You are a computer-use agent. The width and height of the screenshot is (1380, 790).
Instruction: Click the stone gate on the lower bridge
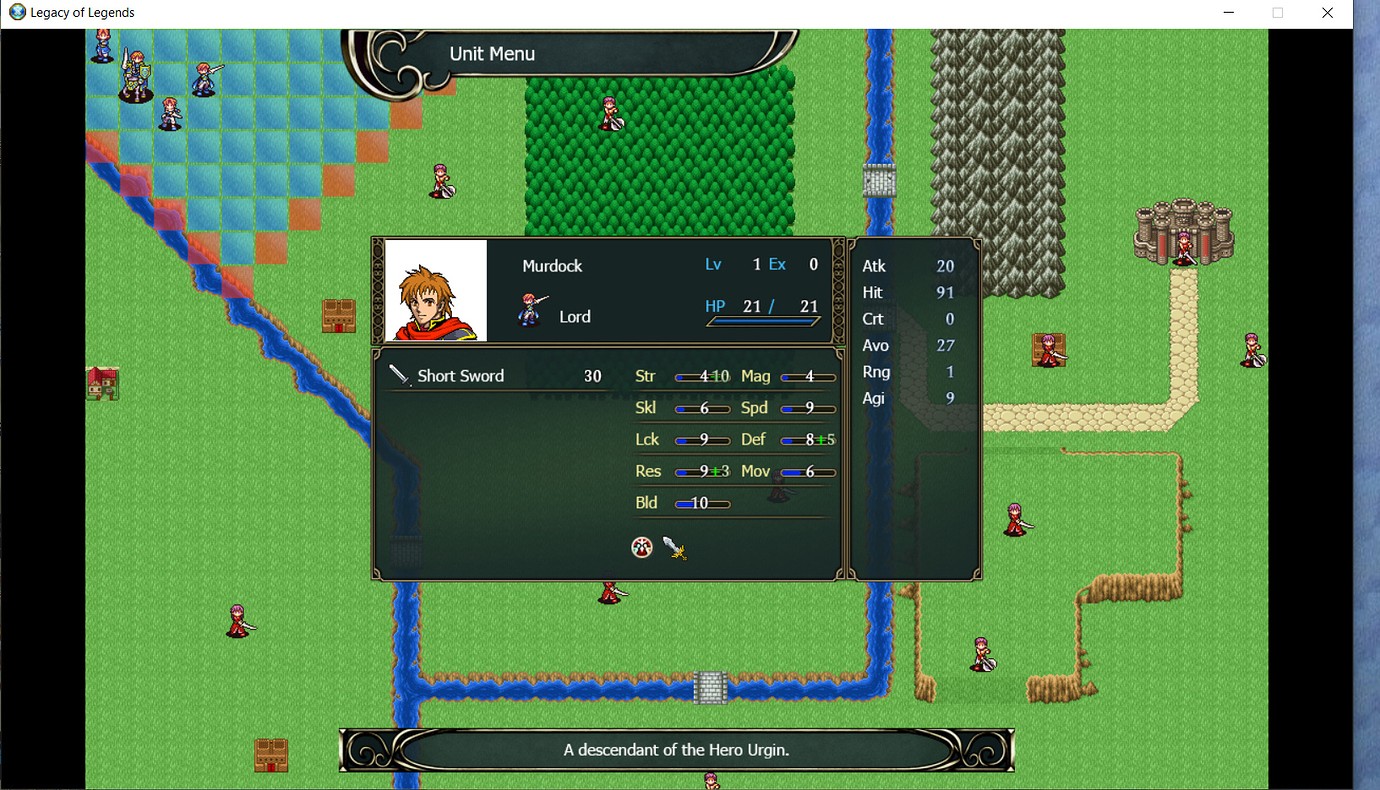point(710,687)
